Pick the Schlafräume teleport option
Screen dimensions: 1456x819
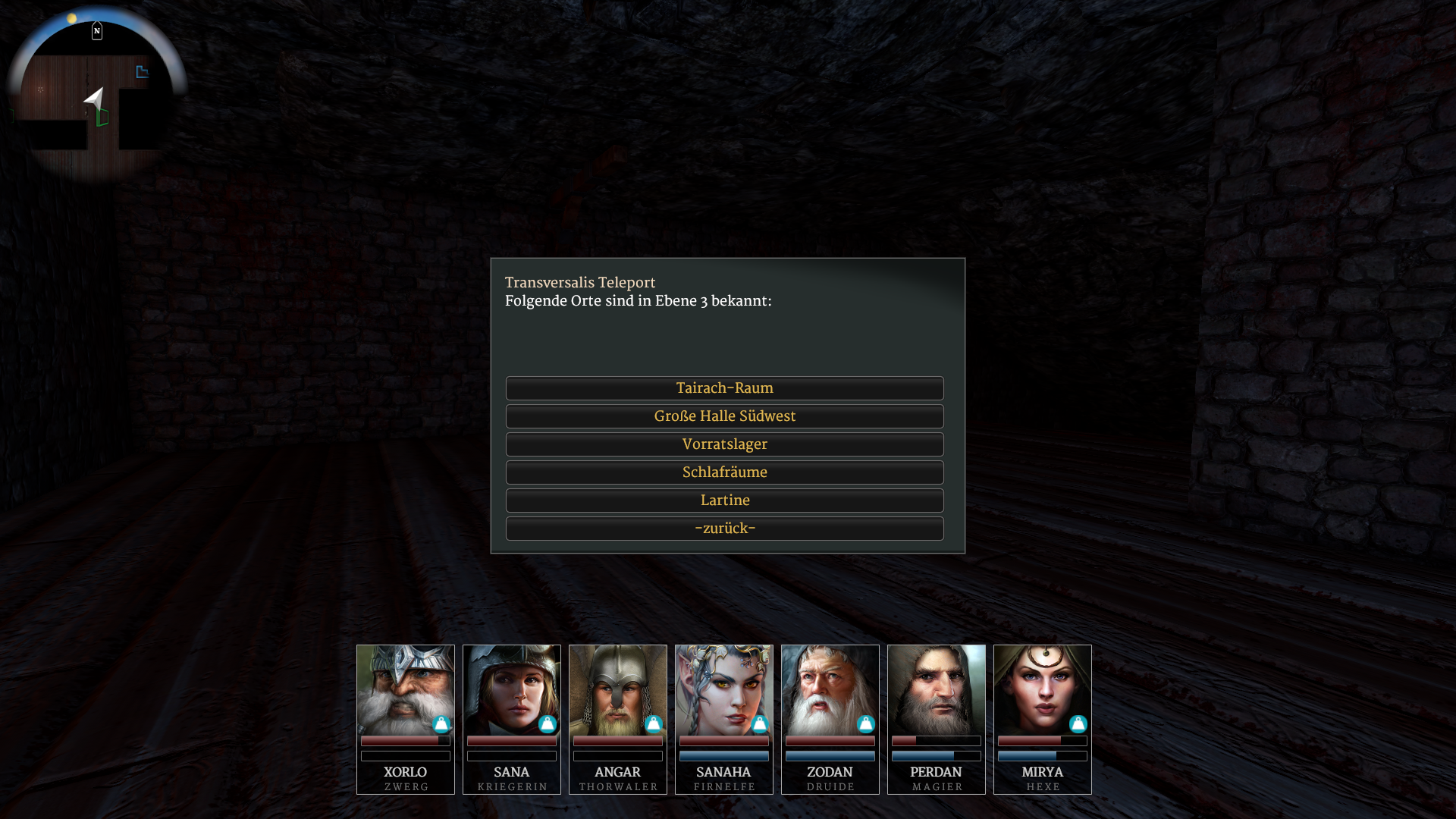(724, 472)
